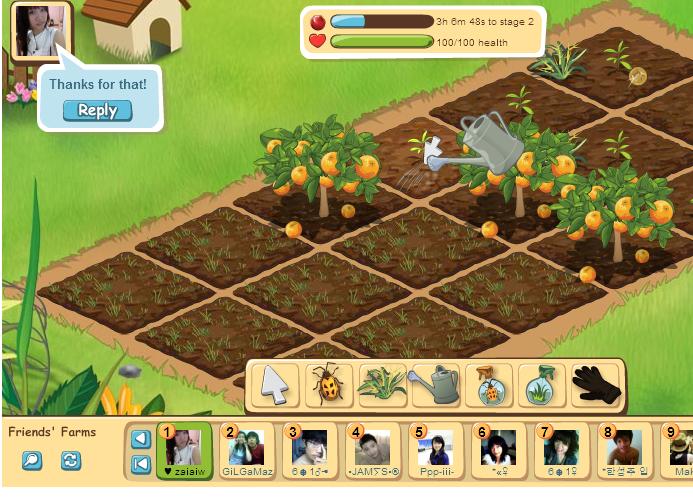Image resolution: width=693 pixels, height=501 pixels.
Task: Visit friend Ppp-iii's farm
Action: (436, 451)
